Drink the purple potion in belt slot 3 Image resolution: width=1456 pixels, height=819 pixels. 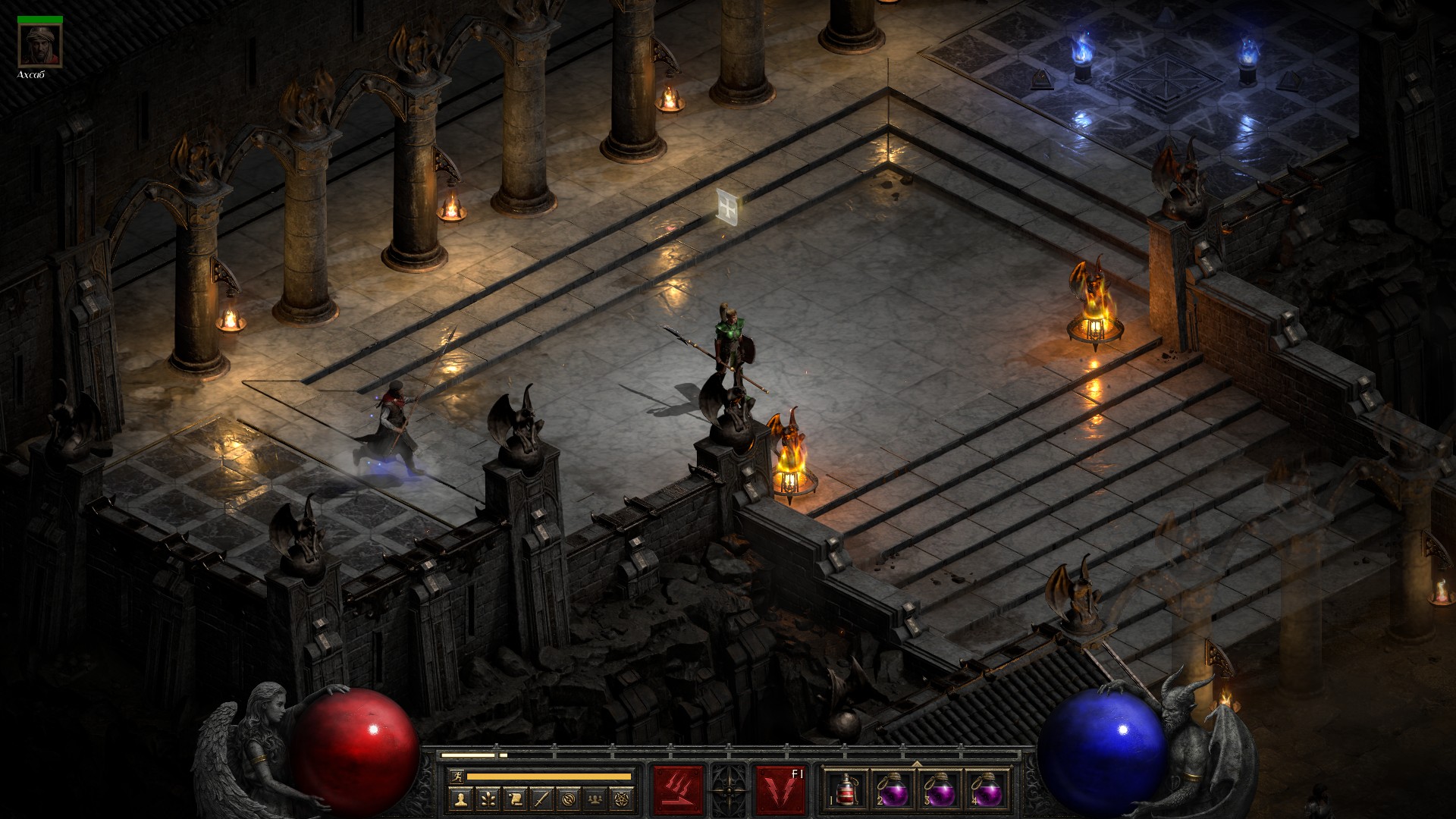[x=940, y=789]
